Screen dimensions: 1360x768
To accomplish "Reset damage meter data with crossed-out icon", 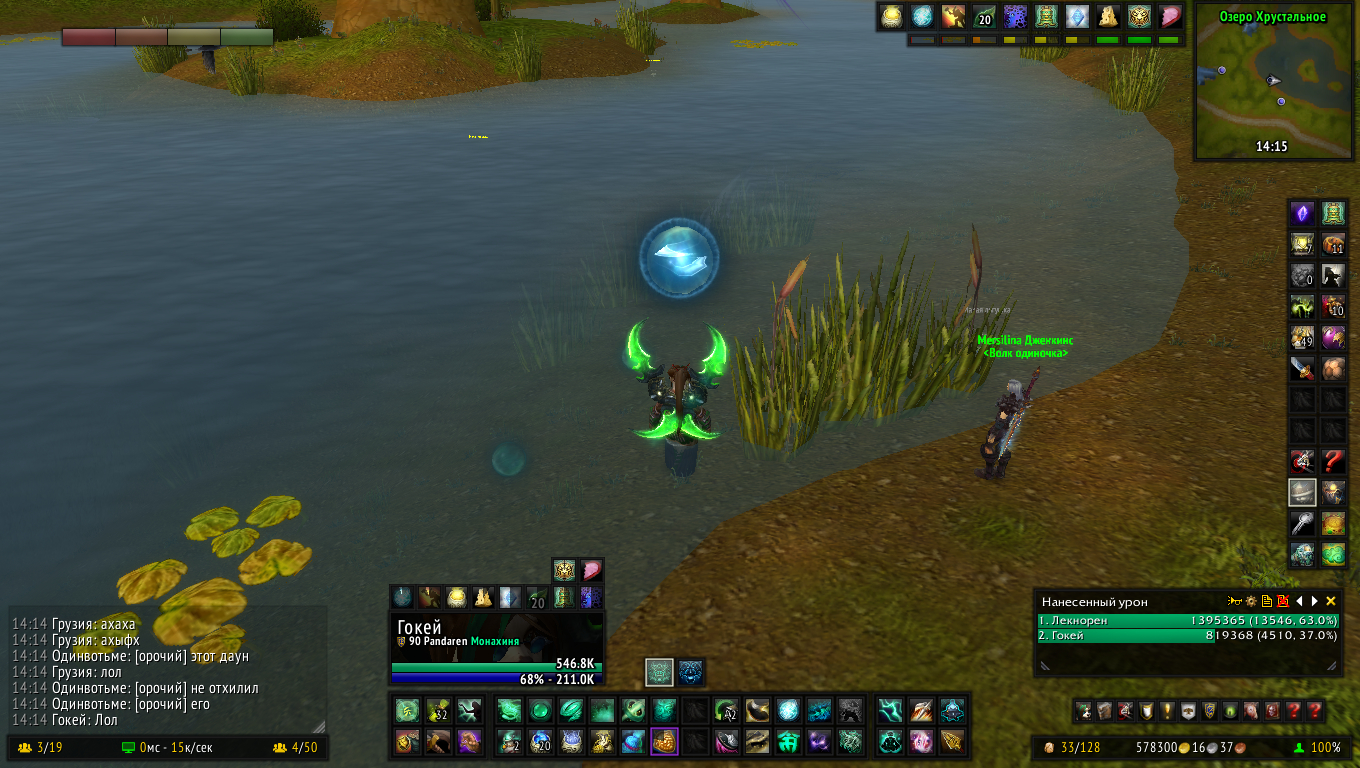I will click(x=1282, y=601).
